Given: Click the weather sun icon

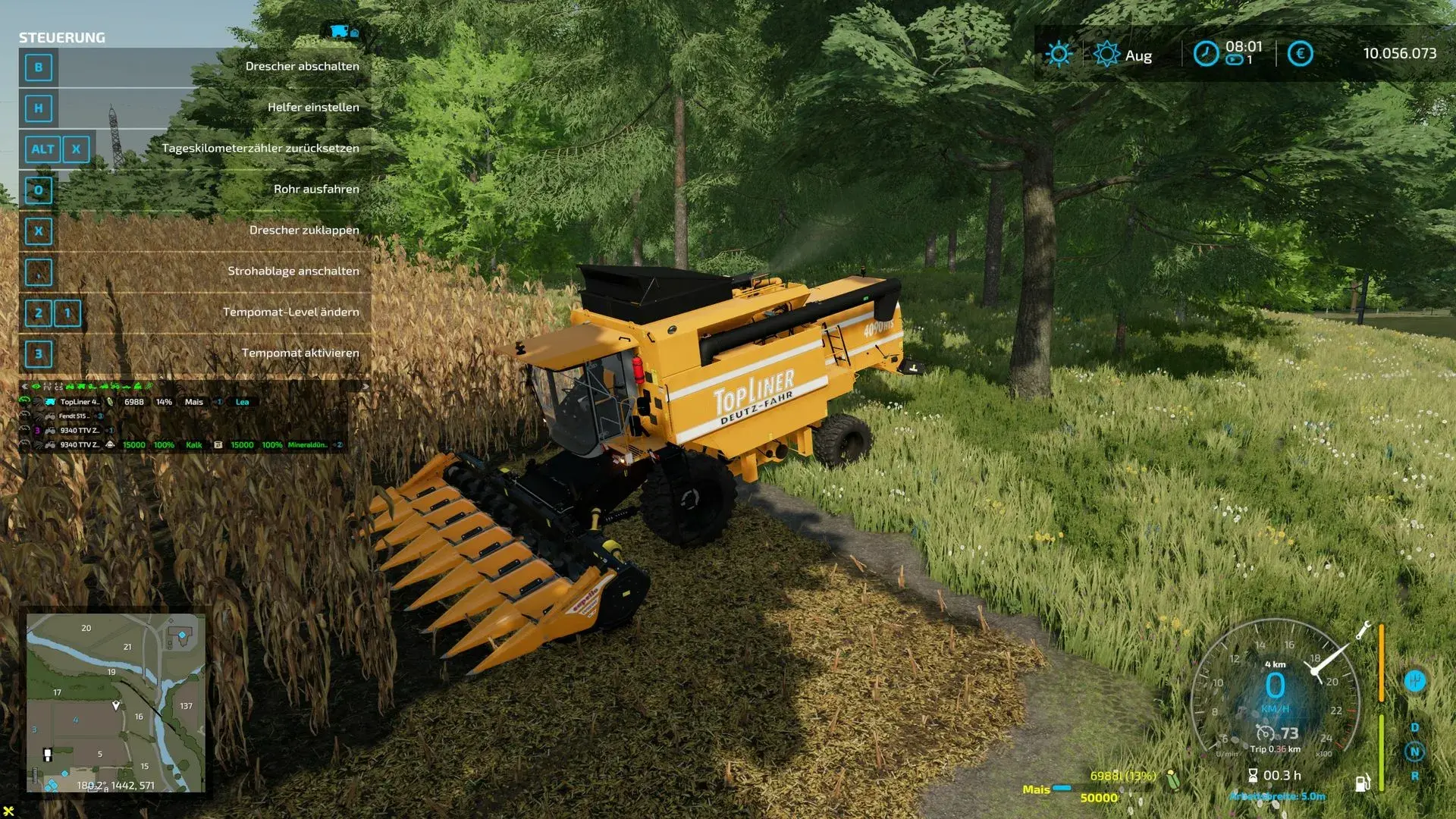Looking at the screenshot, I should tap(1059, 54).
